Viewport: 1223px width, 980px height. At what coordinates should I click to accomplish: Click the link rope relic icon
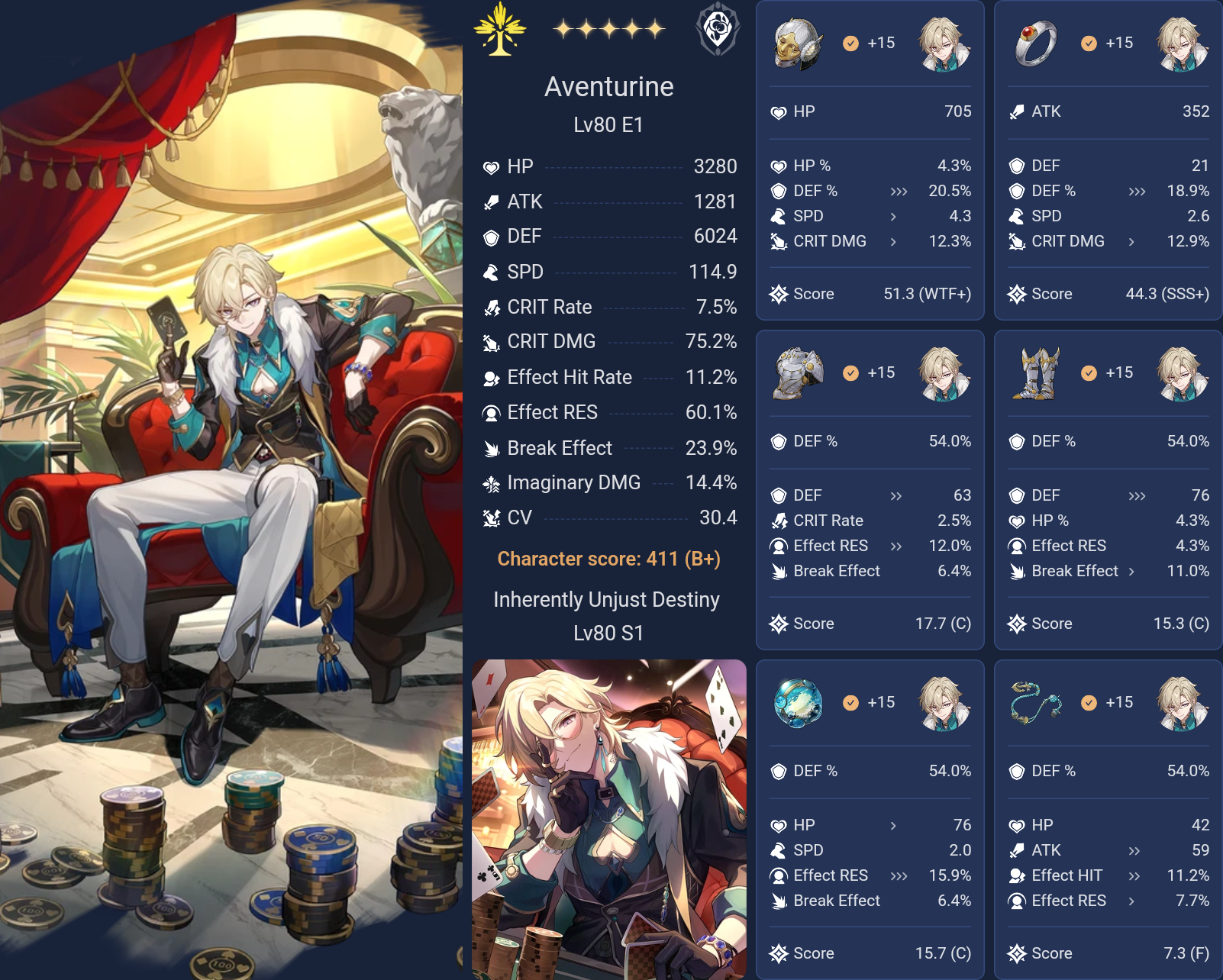click(1034, 702)
